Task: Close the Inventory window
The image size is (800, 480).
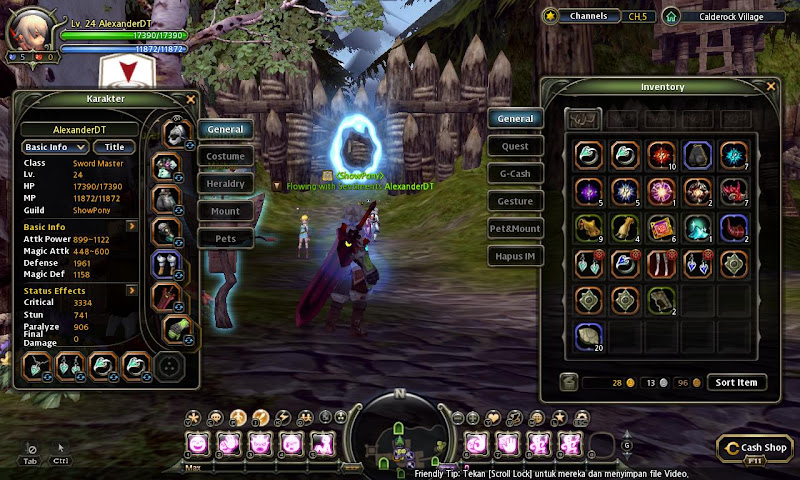Action: click(771, 87)
